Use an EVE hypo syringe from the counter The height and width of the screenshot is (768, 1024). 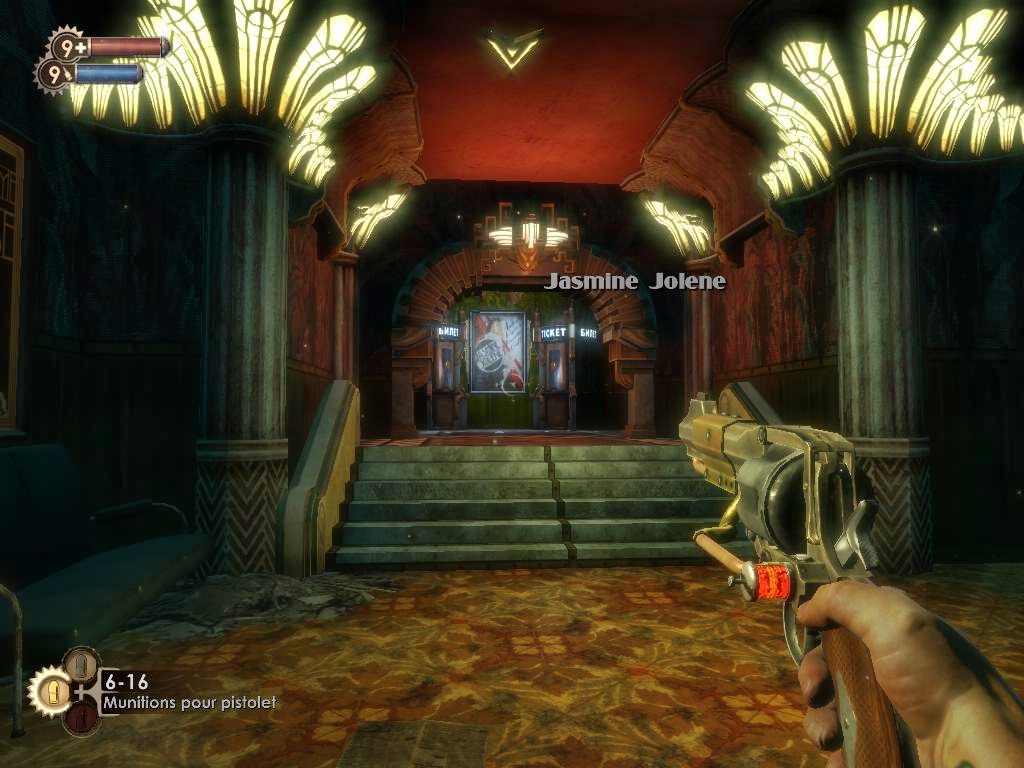(x=55, y=73)
